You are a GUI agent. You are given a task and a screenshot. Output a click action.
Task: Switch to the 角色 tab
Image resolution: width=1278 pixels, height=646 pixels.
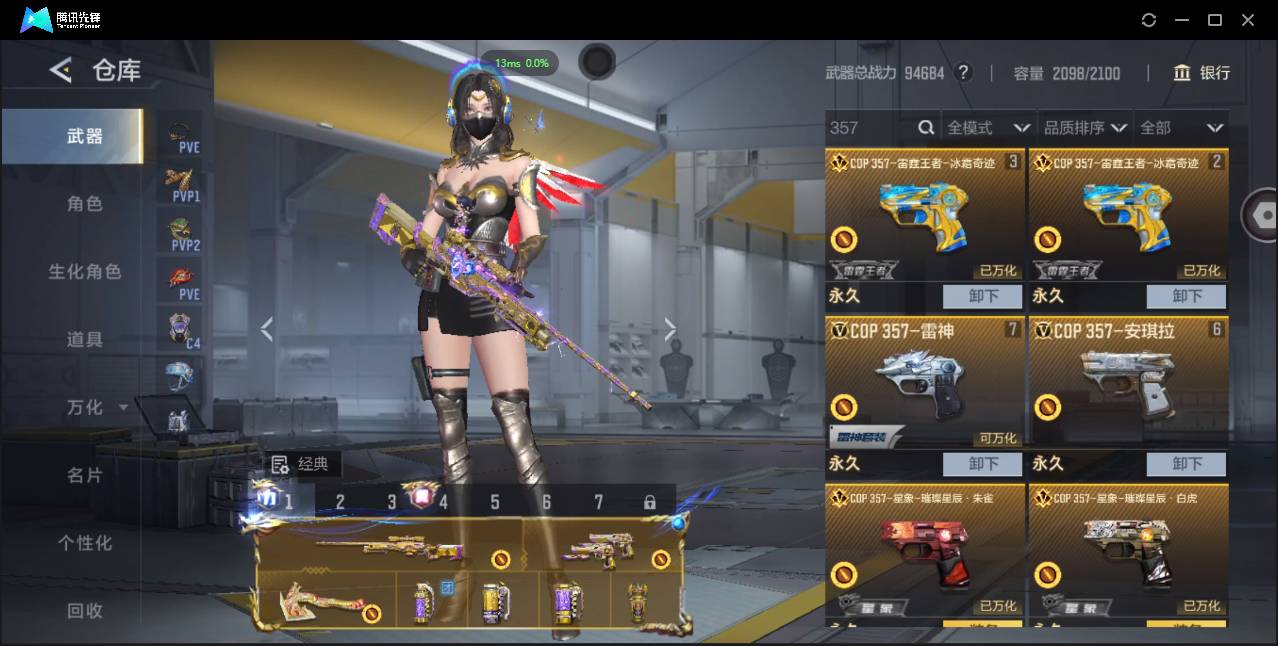pyautogui.click(x=84, y=204)
